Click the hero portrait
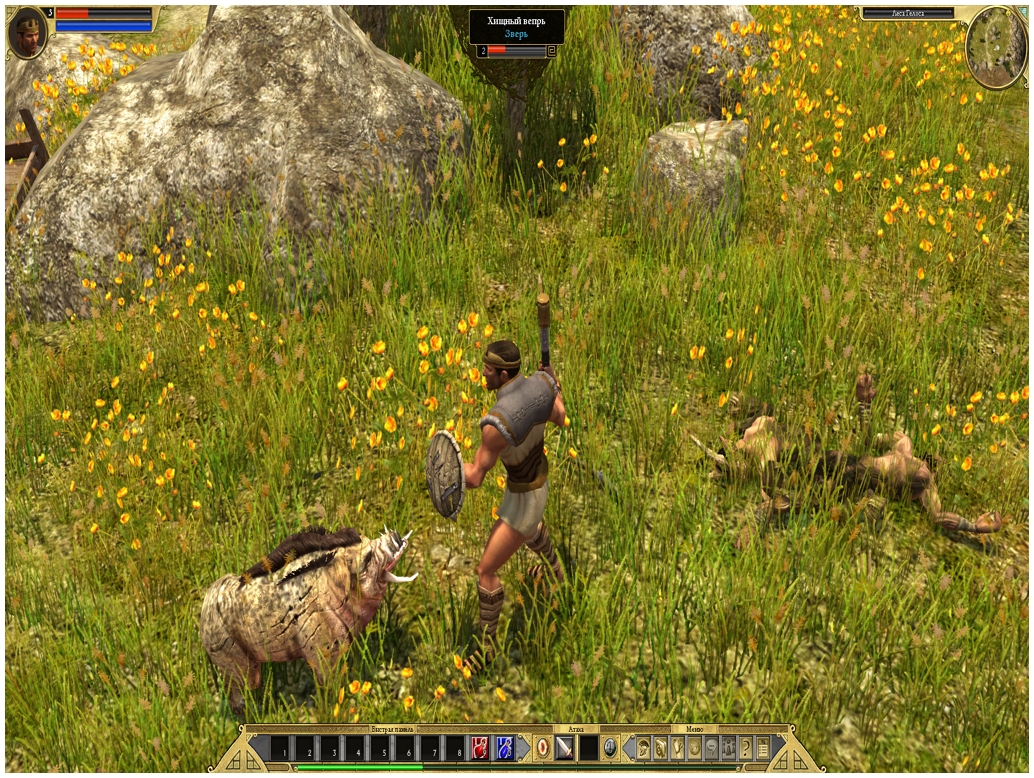 tap(27, 34)
